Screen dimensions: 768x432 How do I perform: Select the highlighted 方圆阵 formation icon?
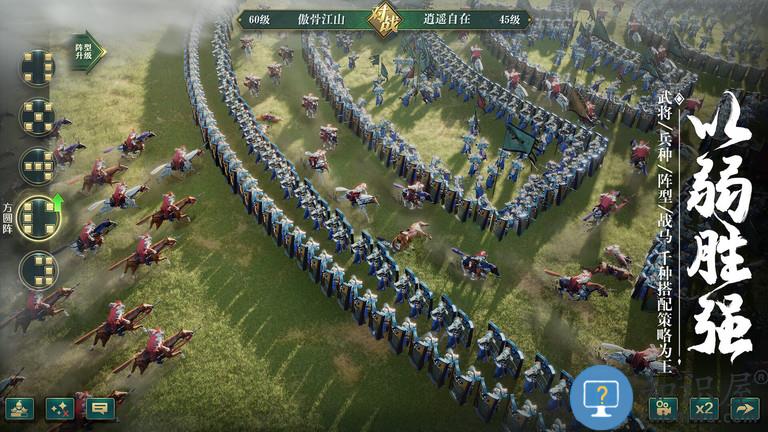point(39,217)
